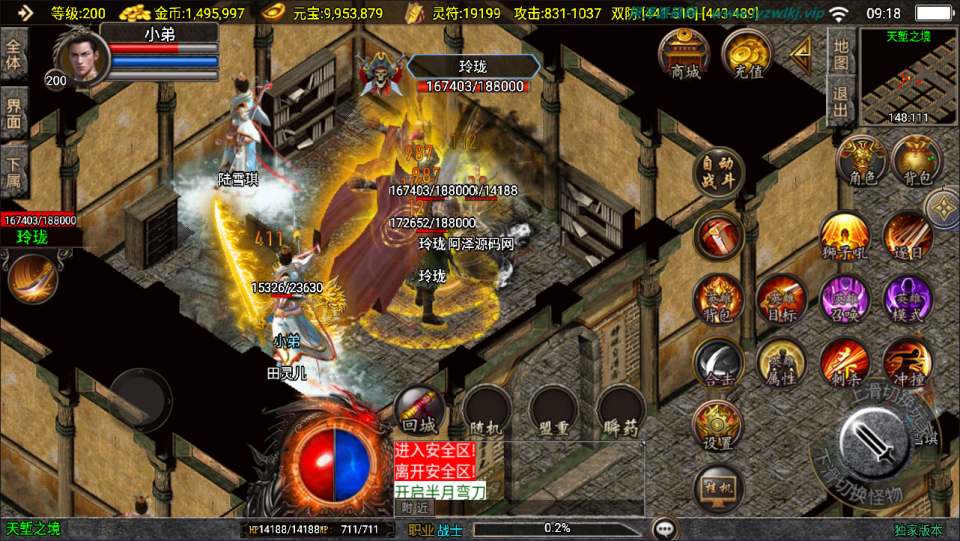Image resolution: width=960 pixels, height=541 pixels.
Task: Open the chat bubble button
Action: click(664, 528)
